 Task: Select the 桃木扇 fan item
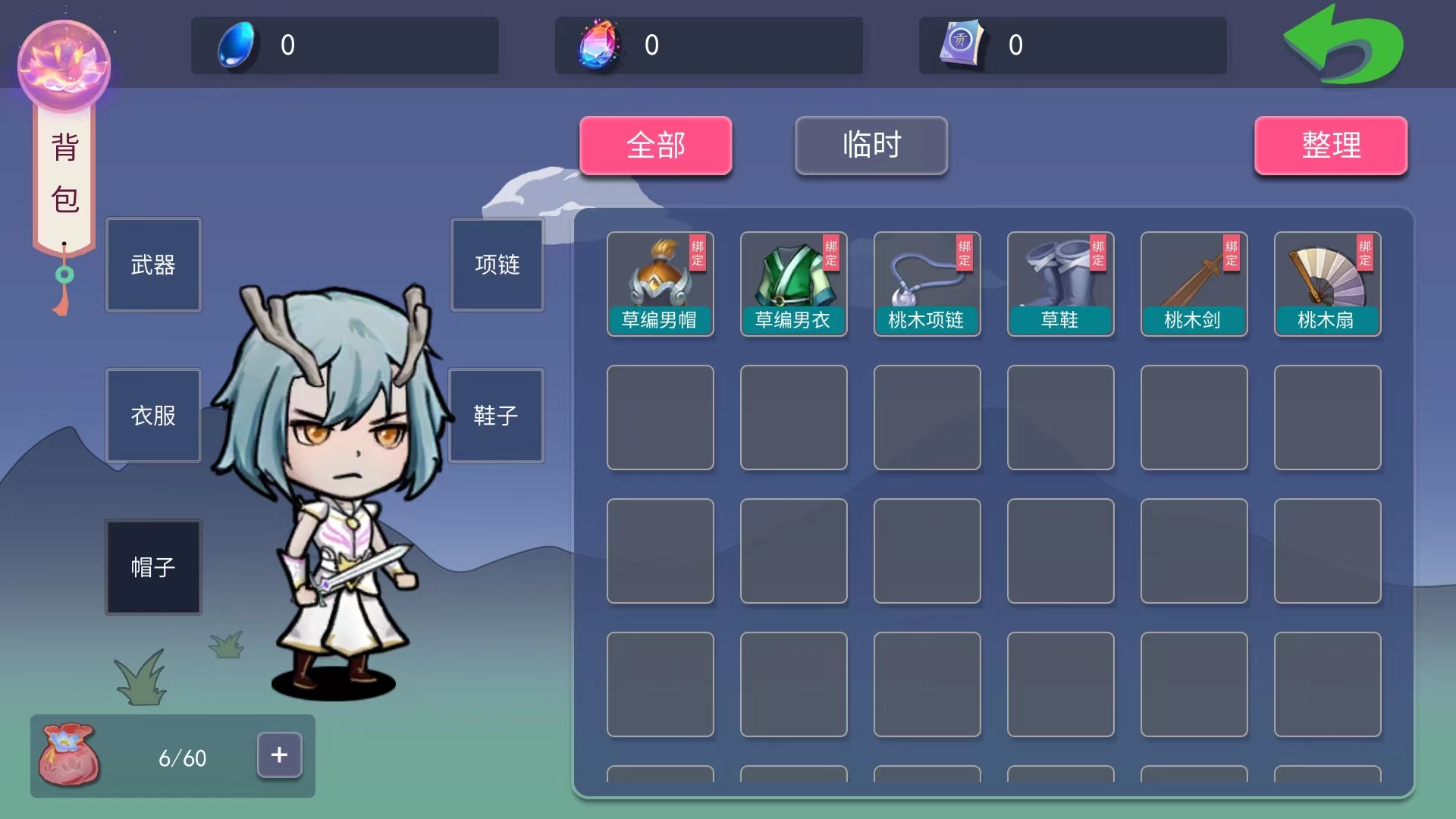coord(1327,284)
